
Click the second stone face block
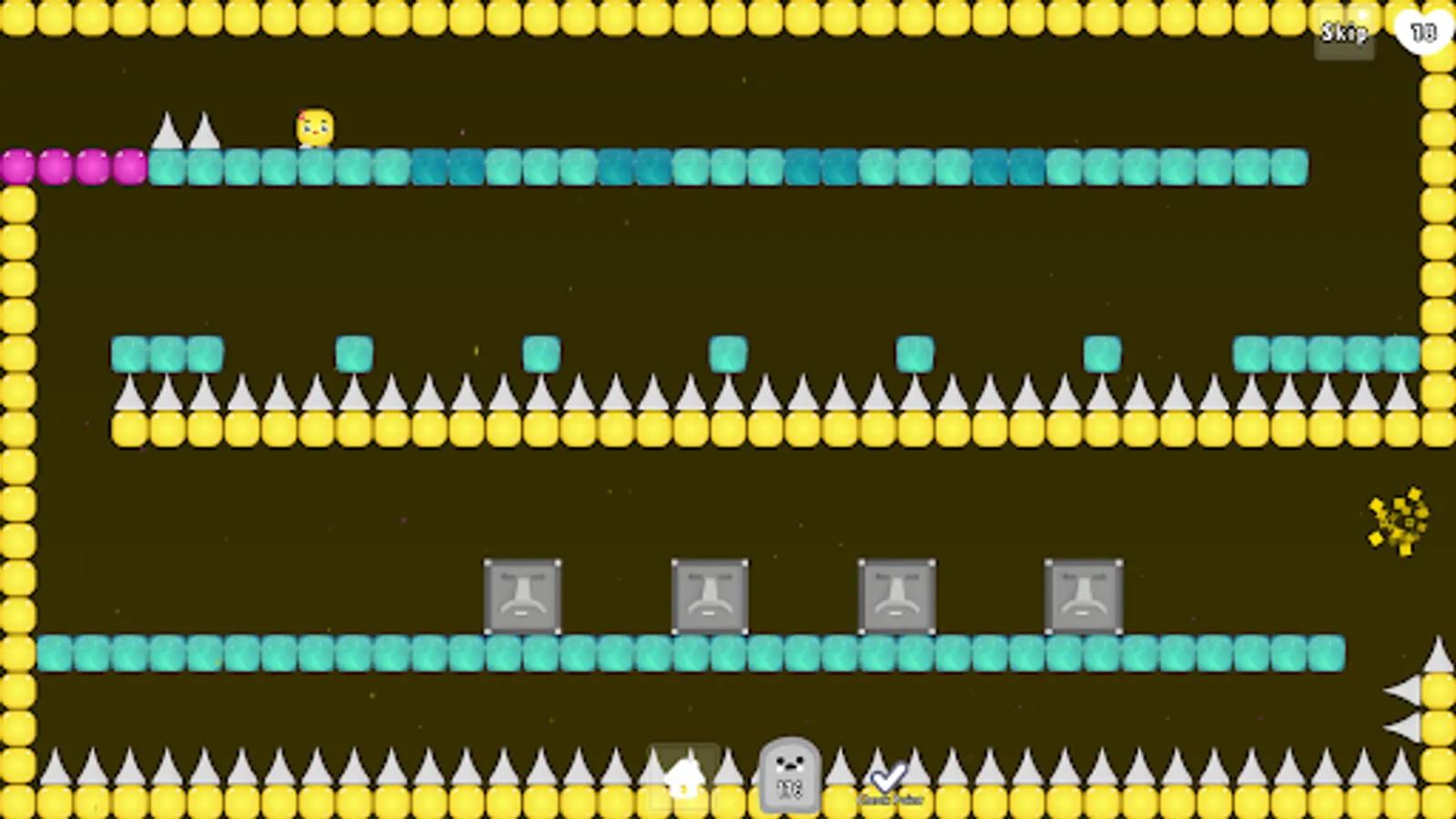(x=709, y=596)
